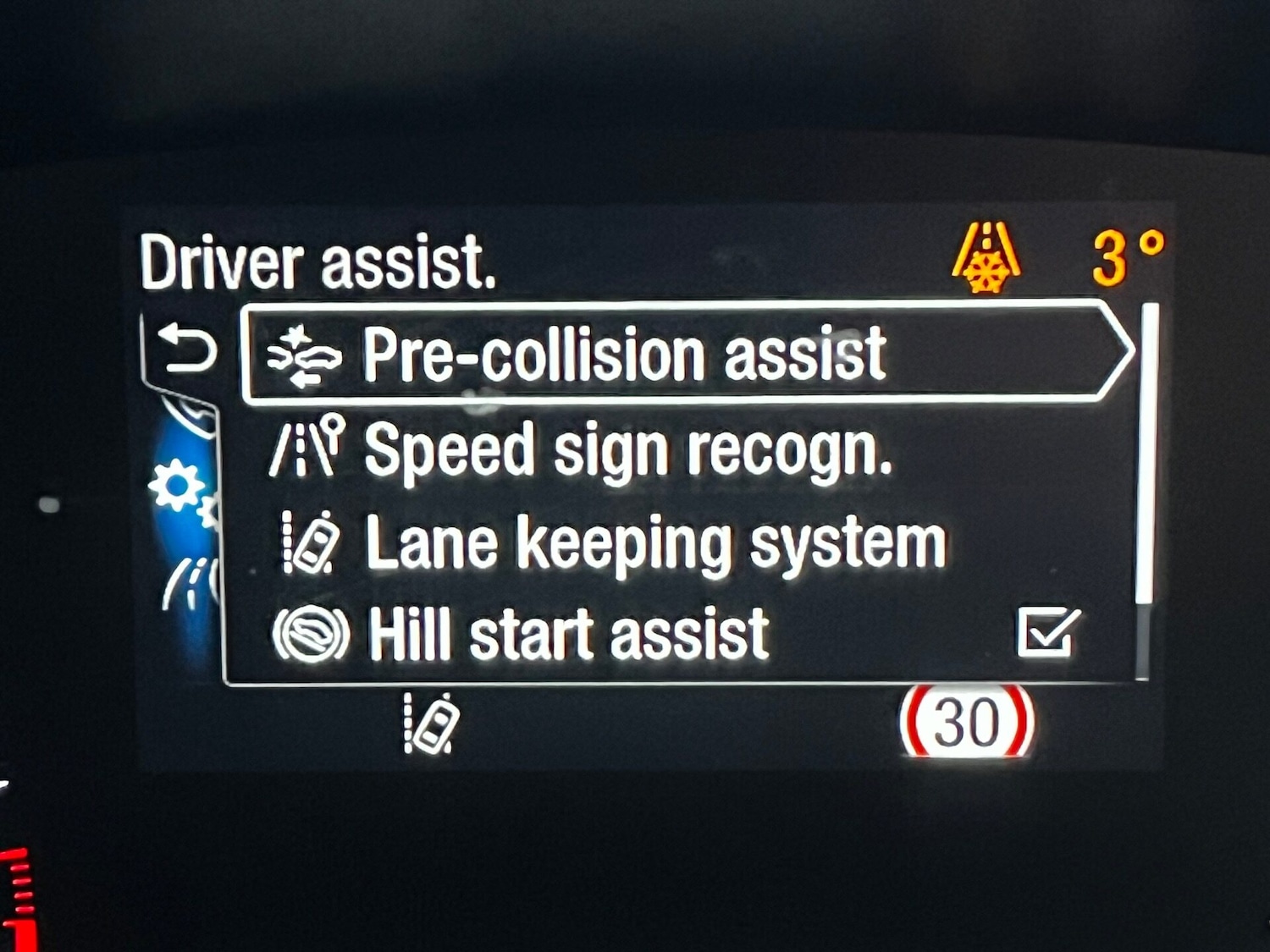
Task: Toggle the Hill start assist checkbox
Action: point(1047,633)
